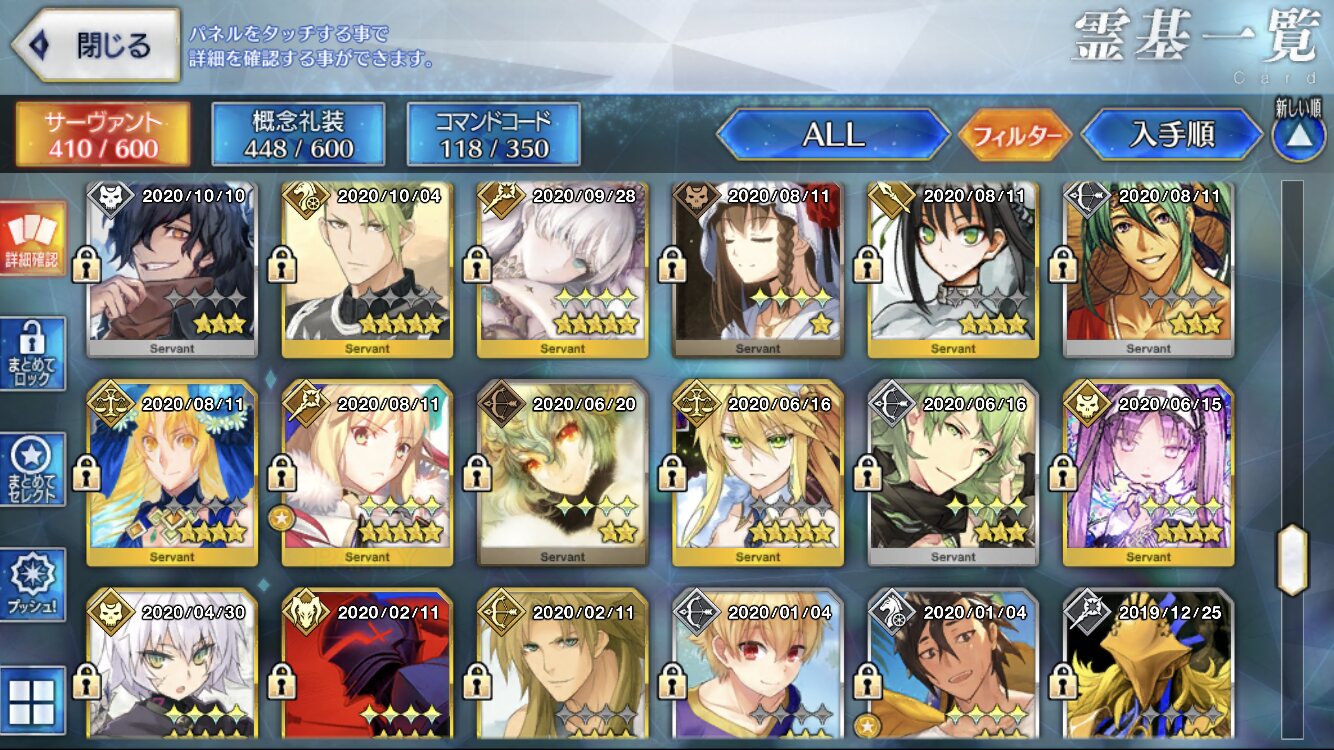Close the card list with 閉じる
1334x750 pixels.
tap(97, 45)
